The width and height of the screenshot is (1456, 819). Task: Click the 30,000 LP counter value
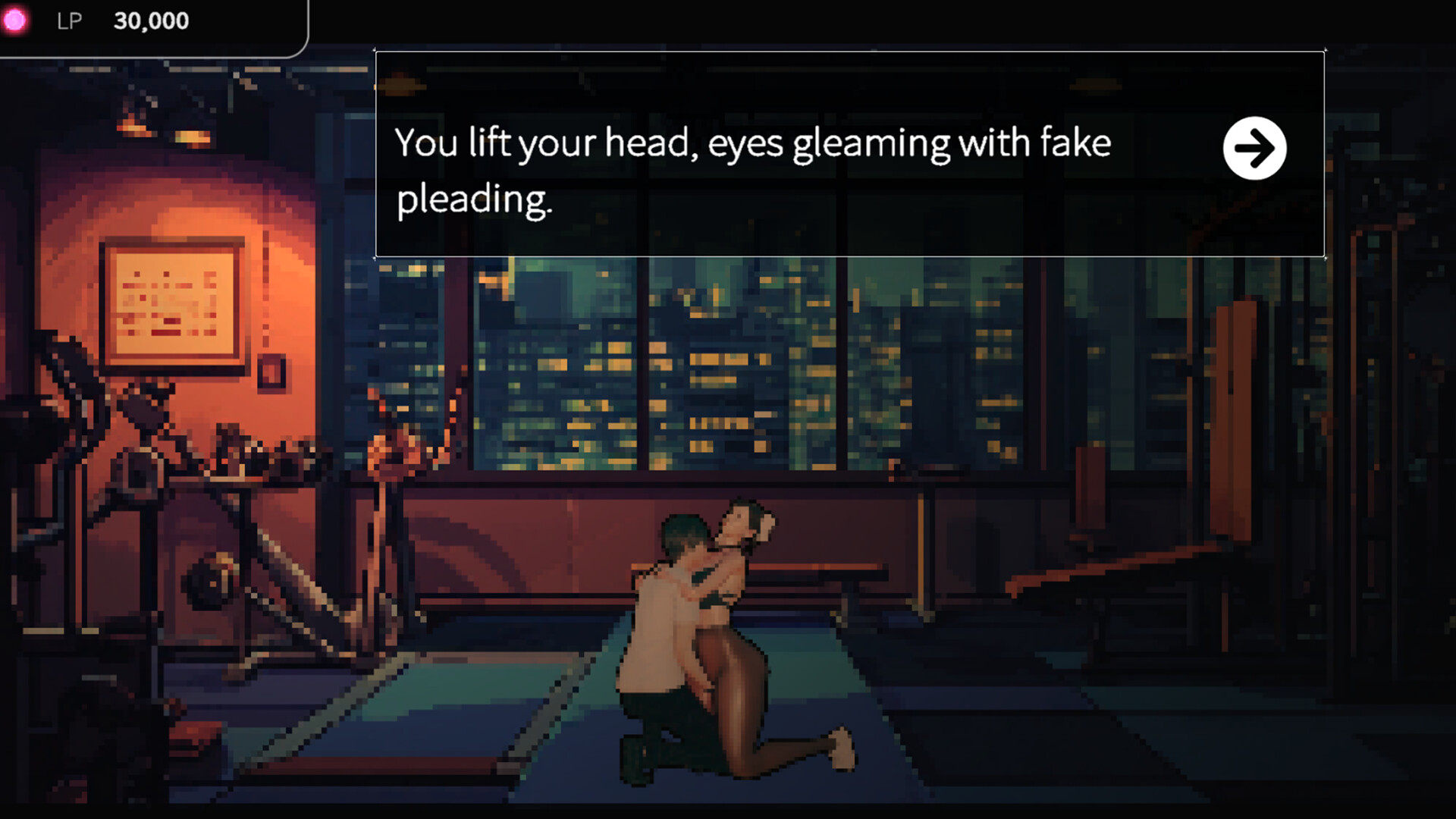click(x=149, y=20)
